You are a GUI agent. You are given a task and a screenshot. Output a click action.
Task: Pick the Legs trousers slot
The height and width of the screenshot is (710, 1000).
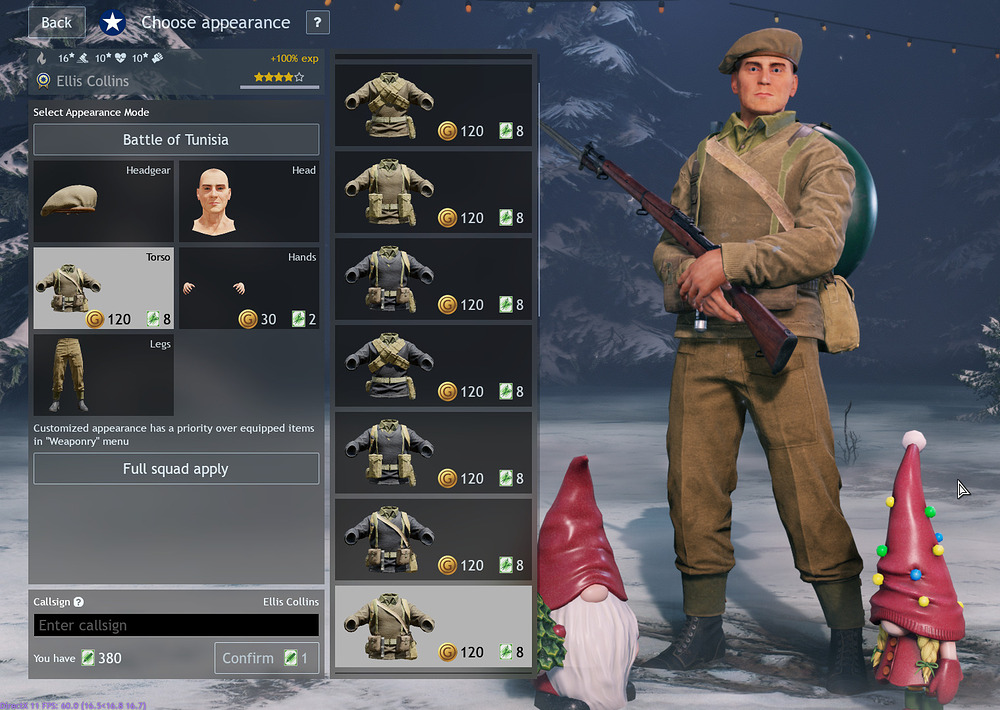coord(103,375)
